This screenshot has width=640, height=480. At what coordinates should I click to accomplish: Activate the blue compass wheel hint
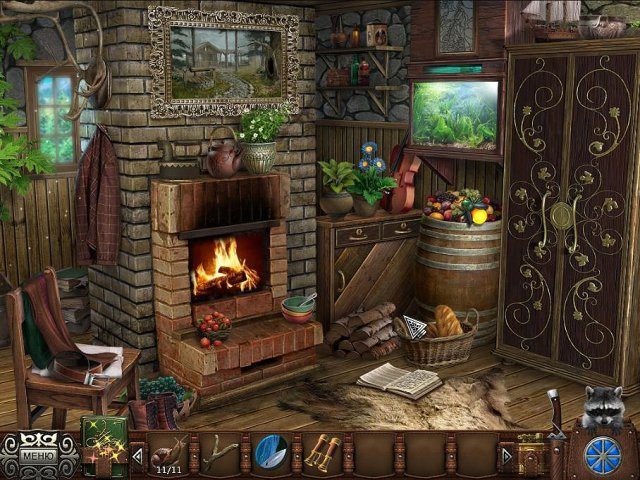click(x=601, y=451)
